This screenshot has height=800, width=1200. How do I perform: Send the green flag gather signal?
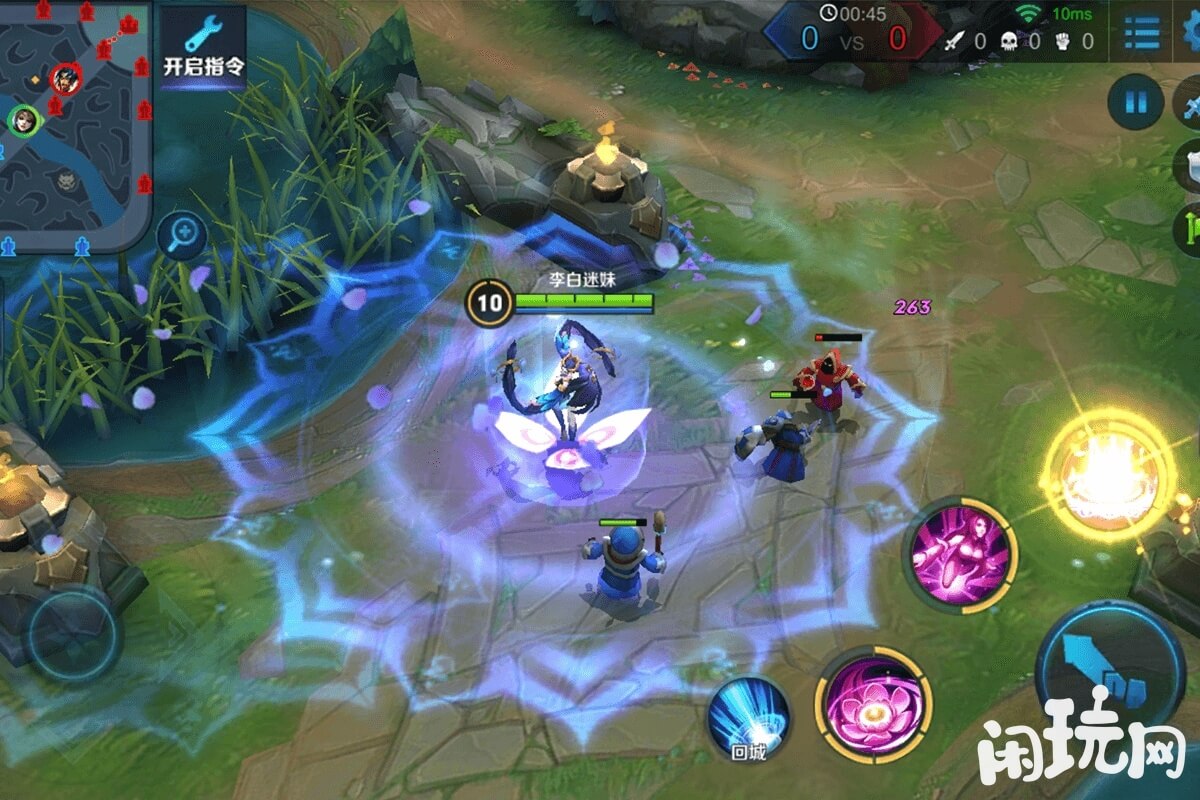(x=1190, y=228)
